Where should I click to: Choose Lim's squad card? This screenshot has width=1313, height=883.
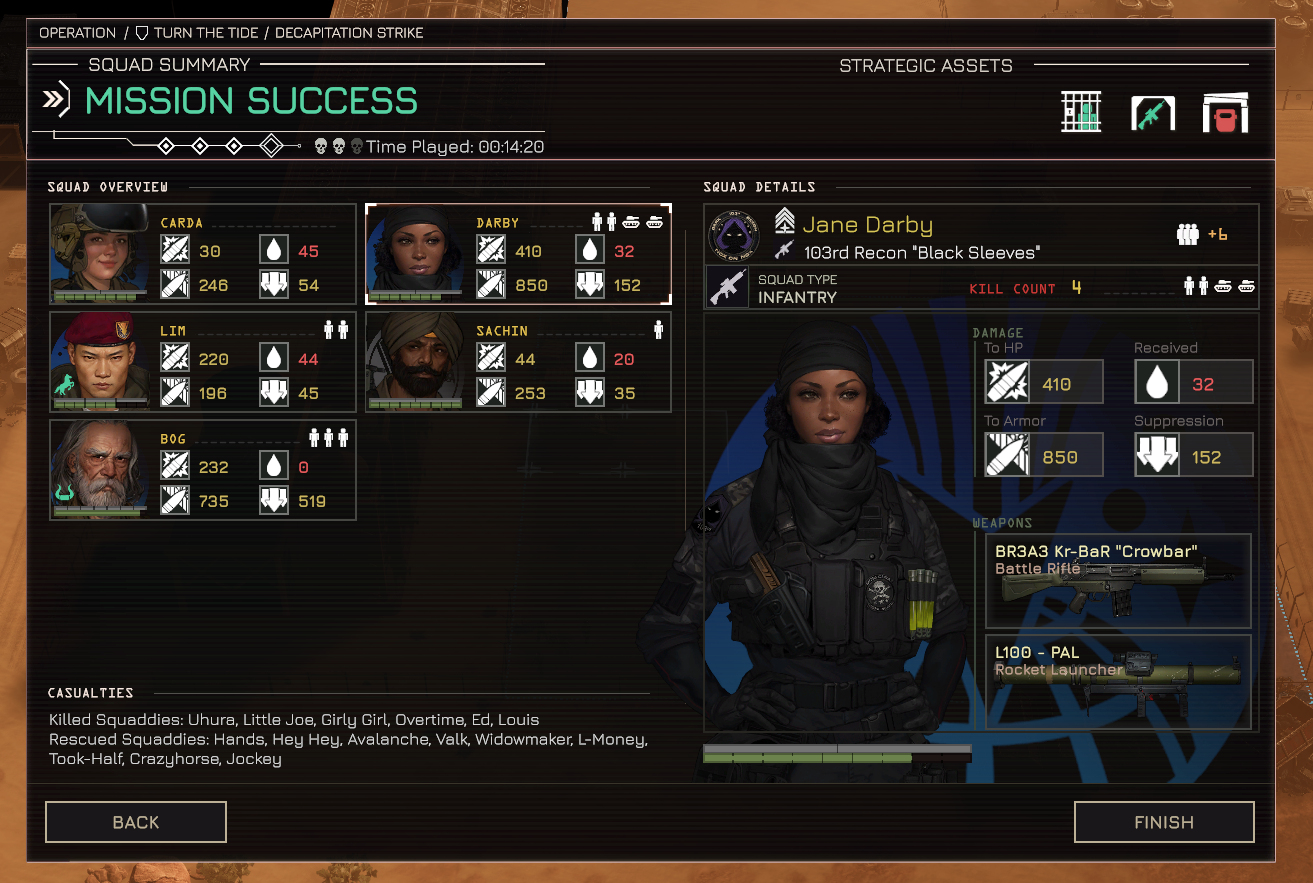(x=203, y=362)
